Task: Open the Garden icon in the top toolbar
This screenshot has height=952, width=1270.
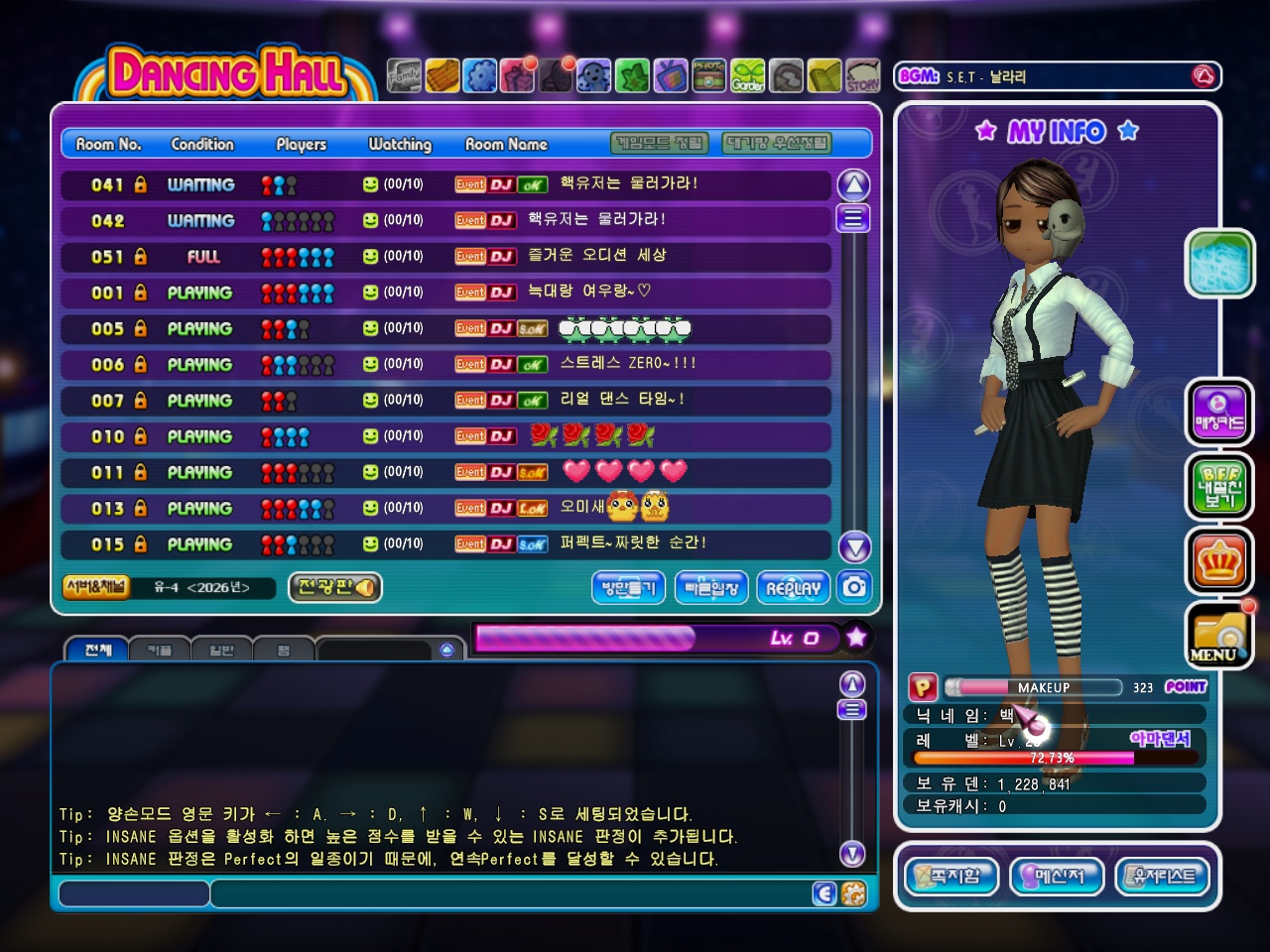Action: coord(748,76)
